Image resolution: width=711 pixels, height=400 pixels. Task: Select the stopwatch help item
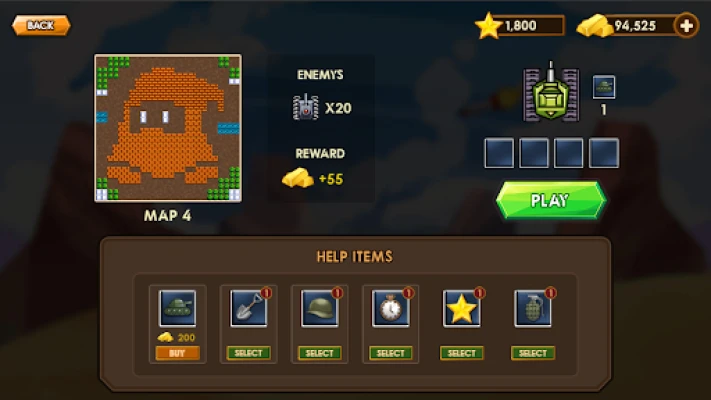click(390, 353)
